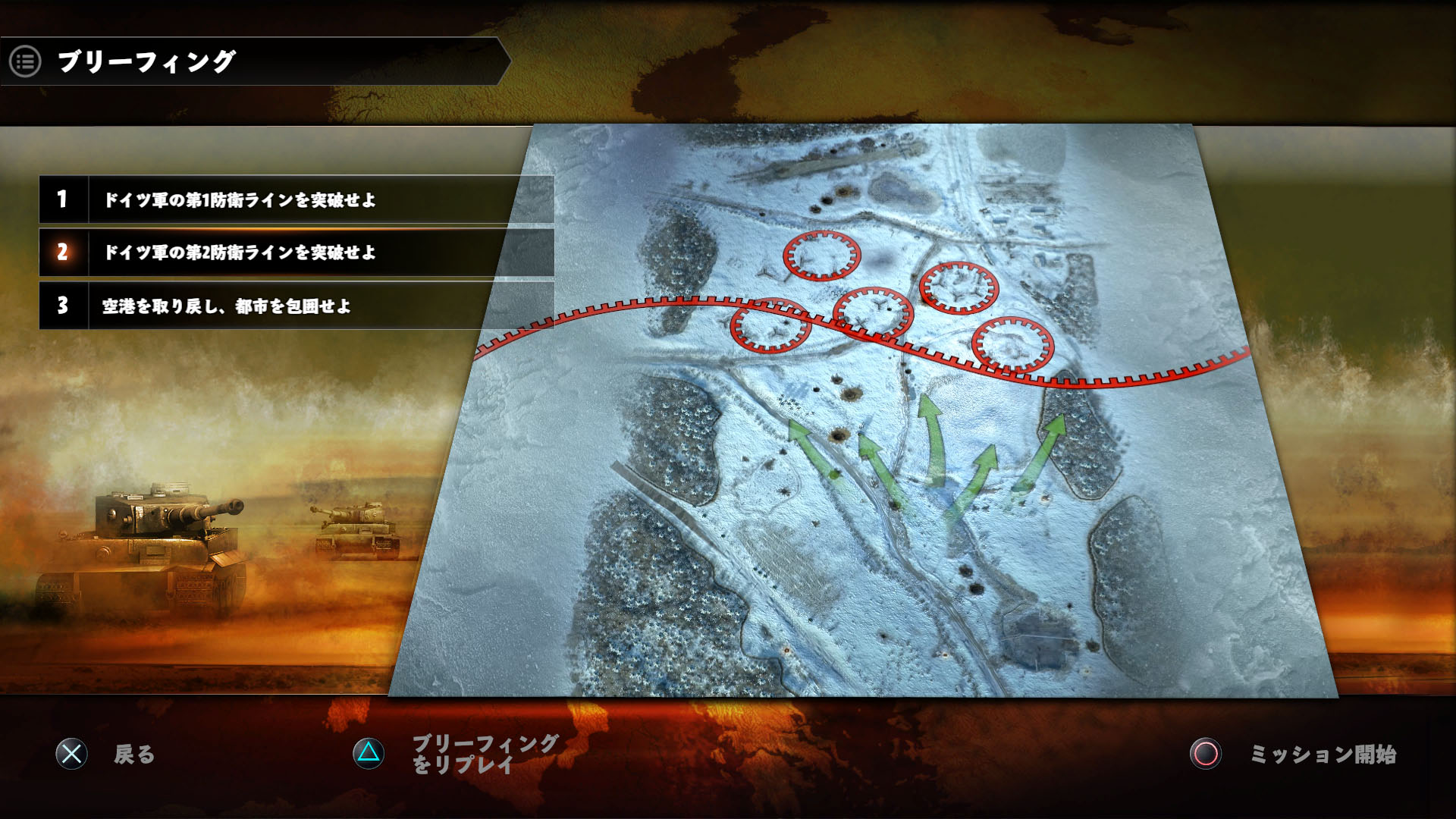Choose ブリーフィングをリプレイ to replay the briefing
1456x819 pixels.
(x=455, y=754)
